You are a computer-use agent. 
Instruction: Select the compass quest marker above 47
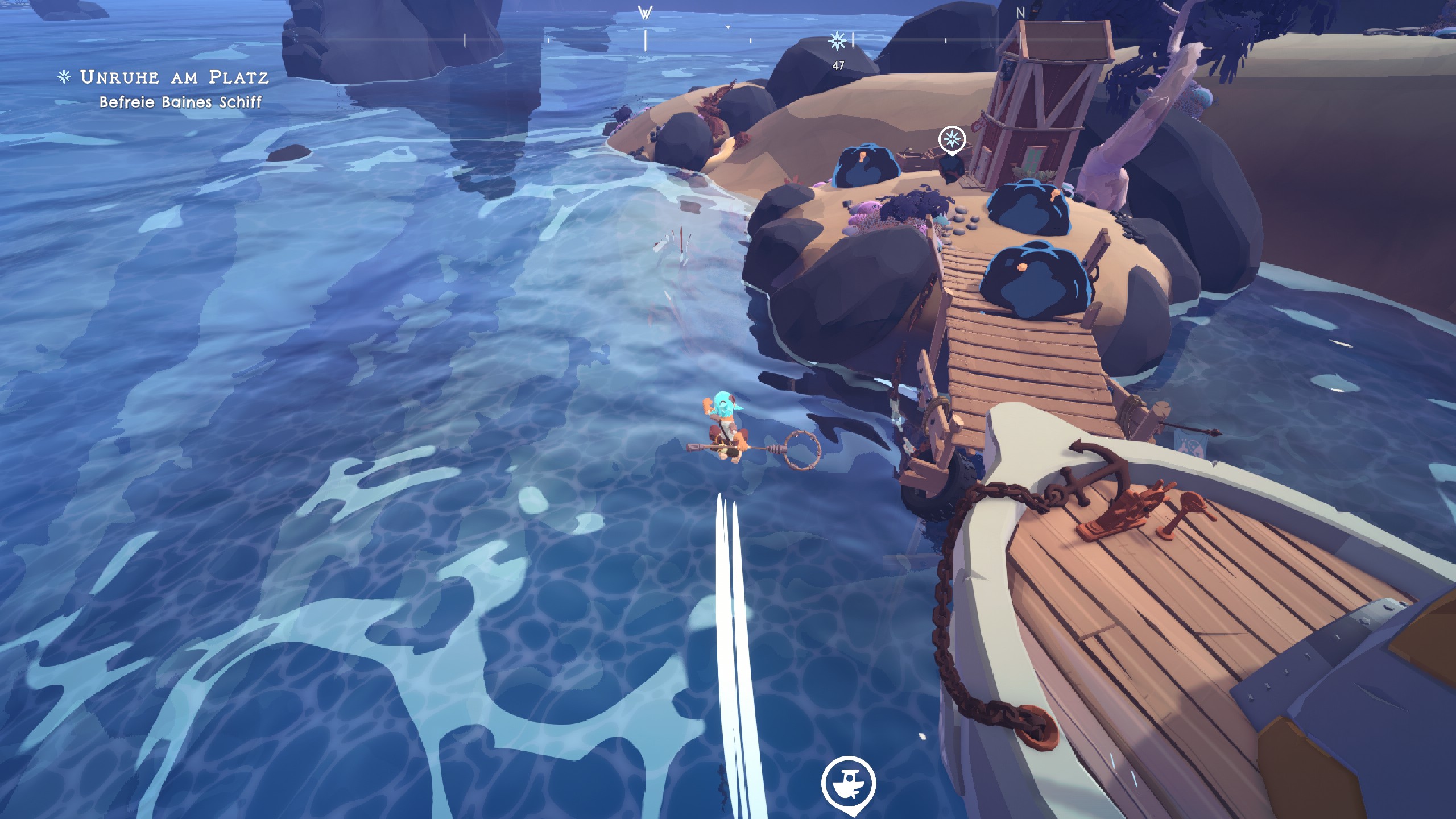pos(837,40)
